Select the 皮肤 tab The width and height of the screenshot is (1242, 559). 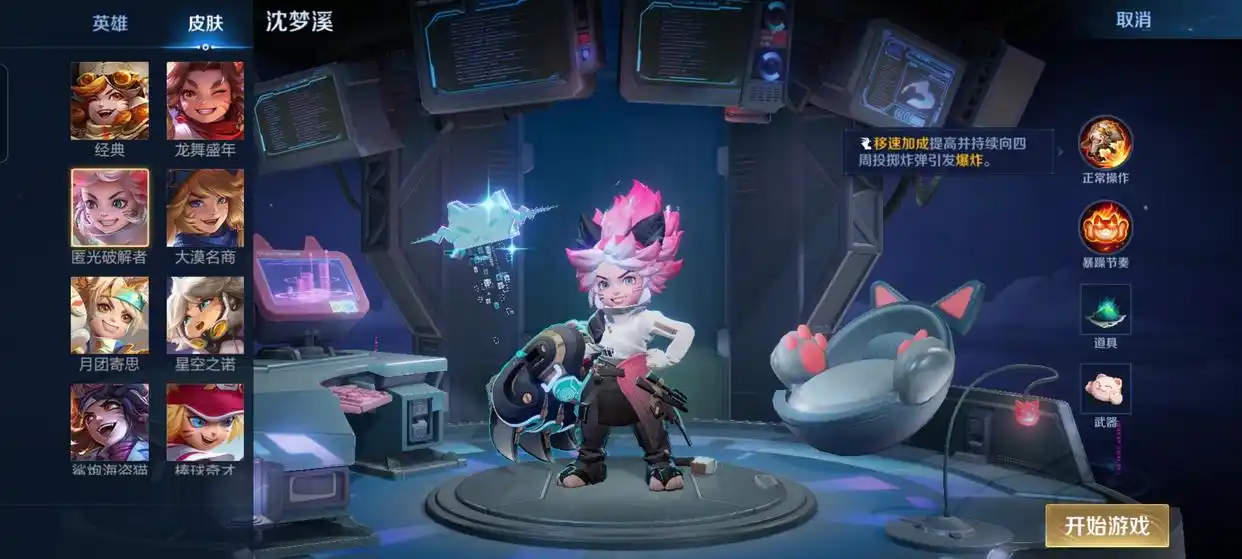(205, 24)
